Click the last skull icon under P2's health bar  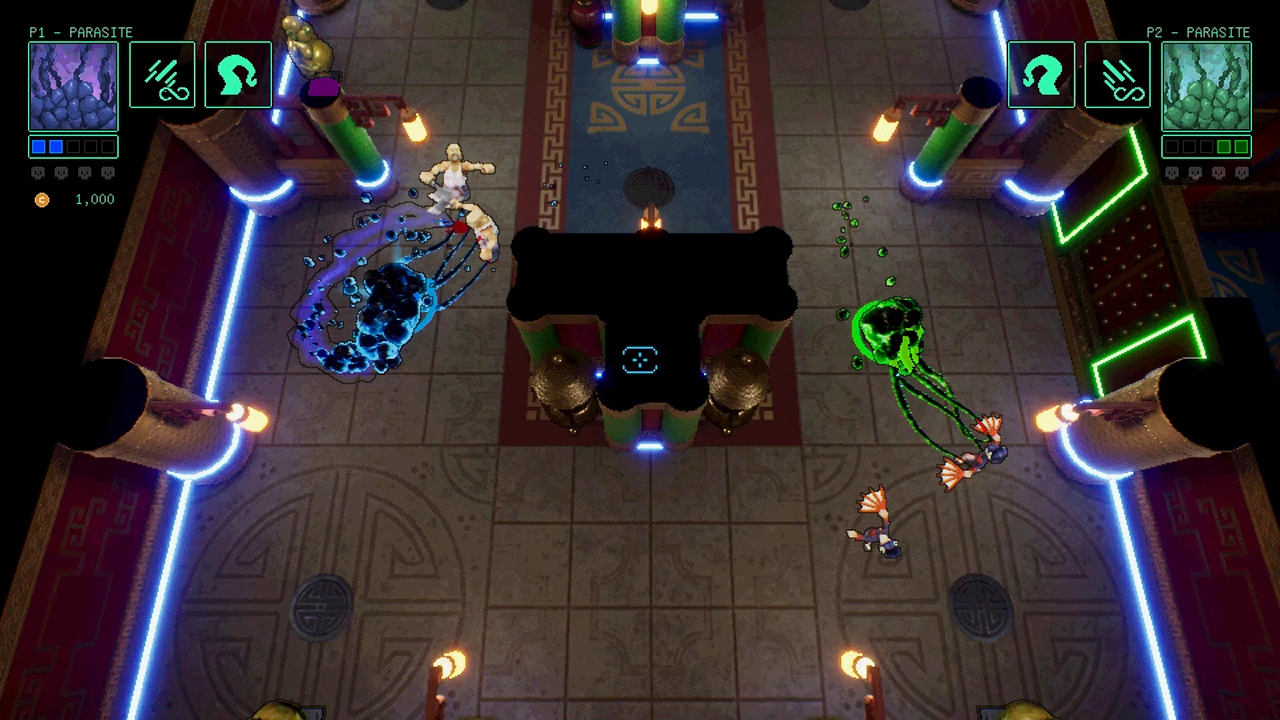click(x=1243, y=172)
